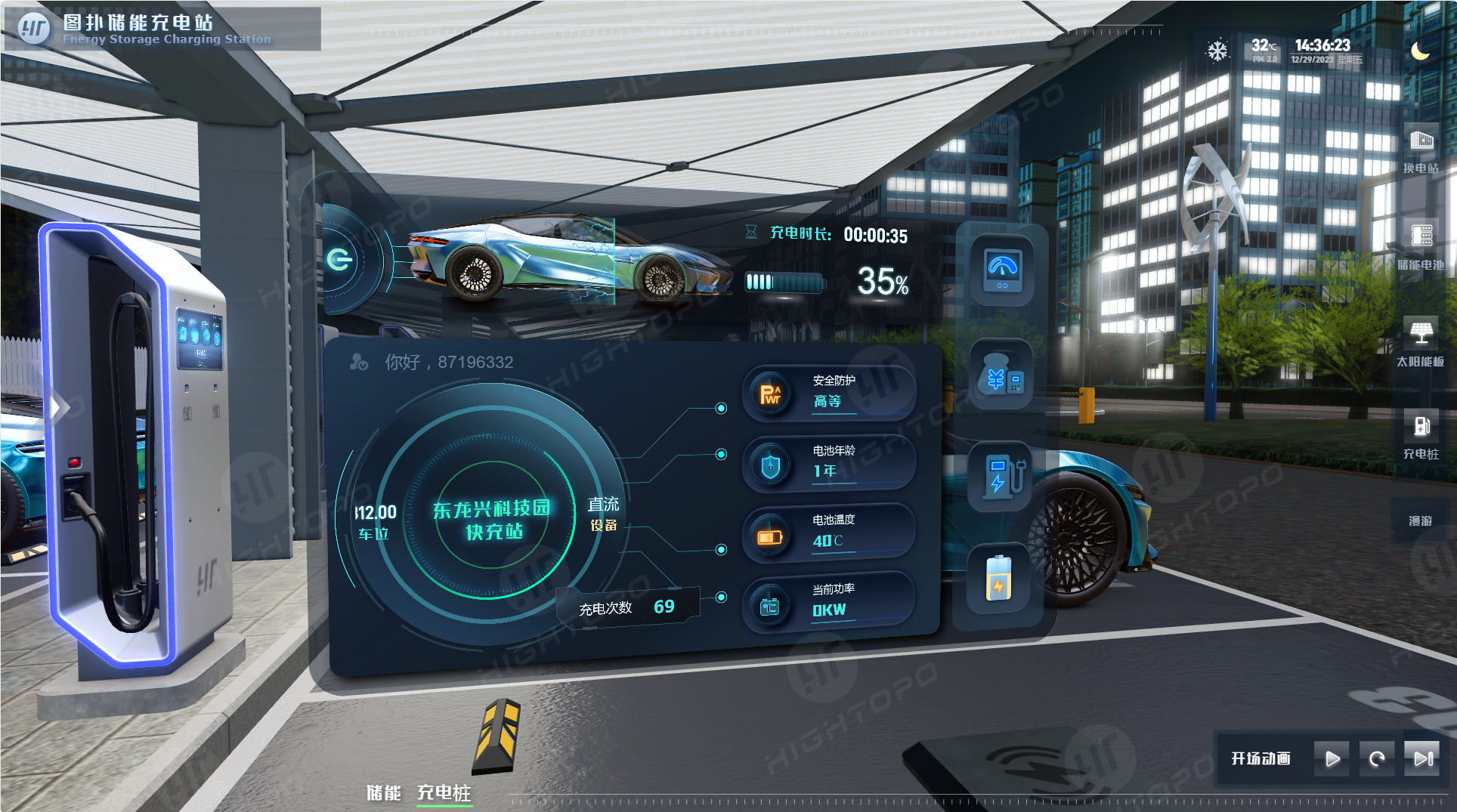Show the 太阳能板 solar panel view
The width and height of the screenshot is (1457, 812).
[x=1421, y=342]
